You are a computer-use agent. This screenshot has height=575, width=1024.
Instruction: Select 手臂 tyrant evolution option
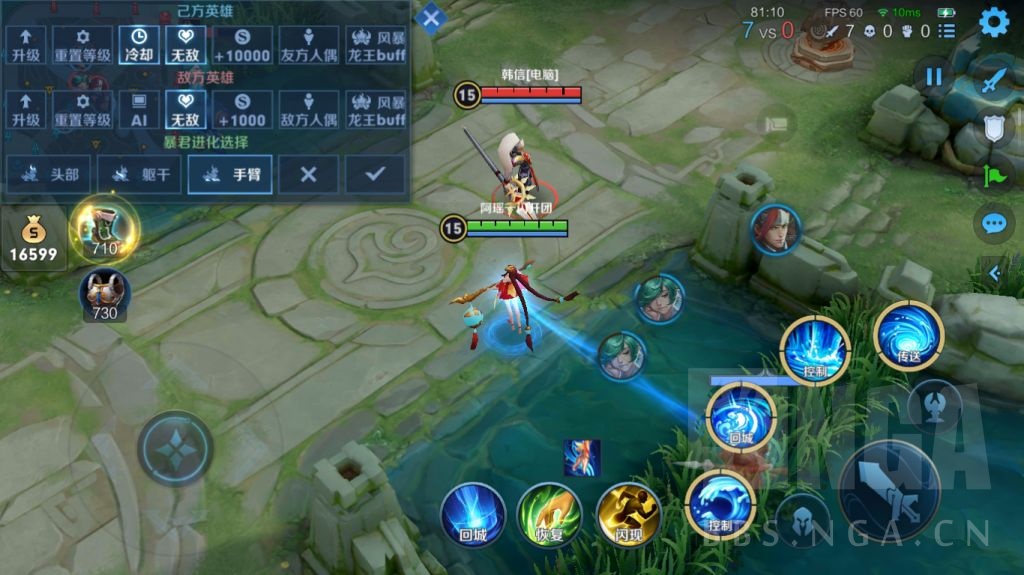(x=231, y=174)
